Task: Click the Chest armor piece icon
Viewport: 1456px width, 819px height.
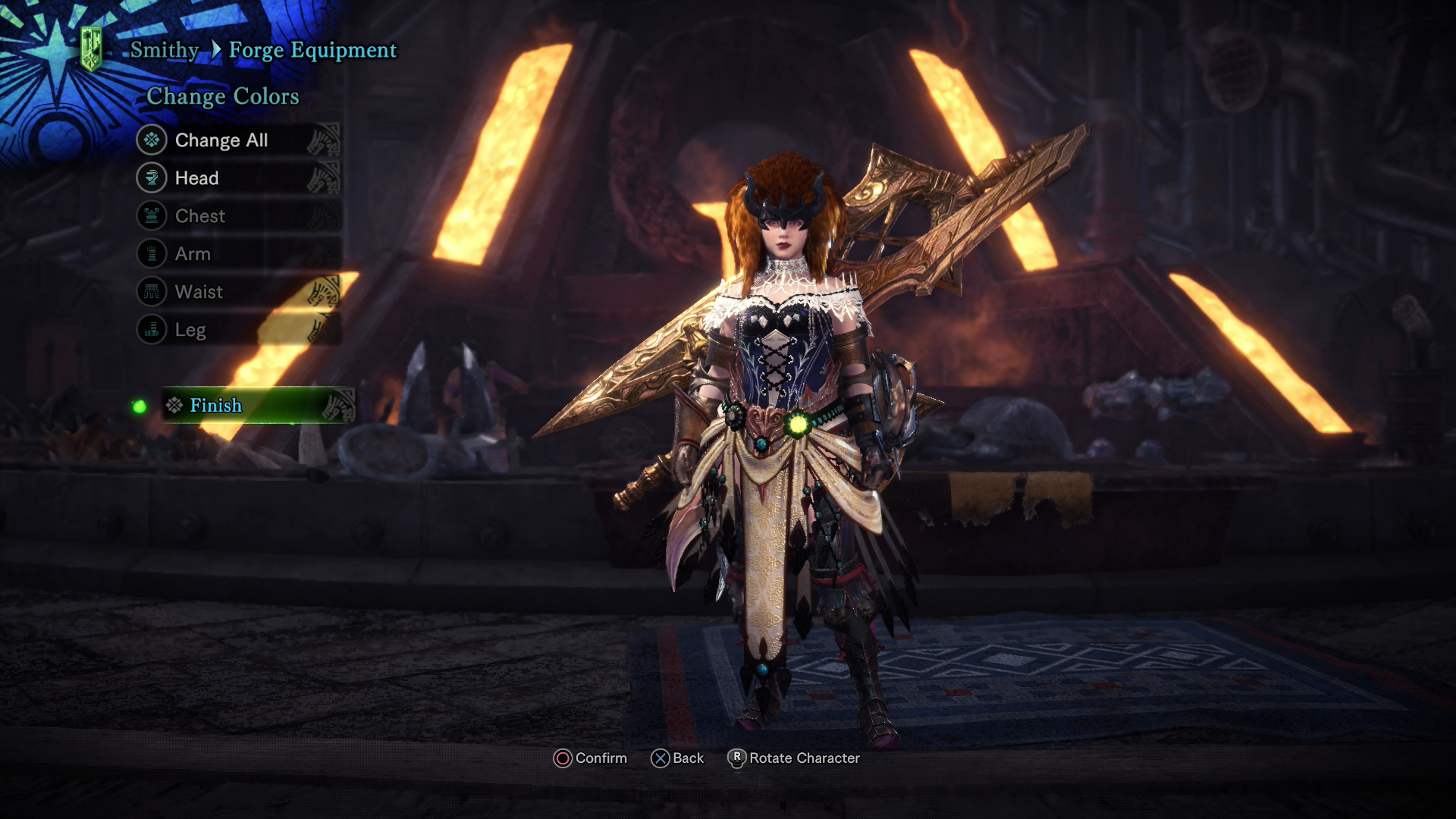Action: [x=152, y=216]
